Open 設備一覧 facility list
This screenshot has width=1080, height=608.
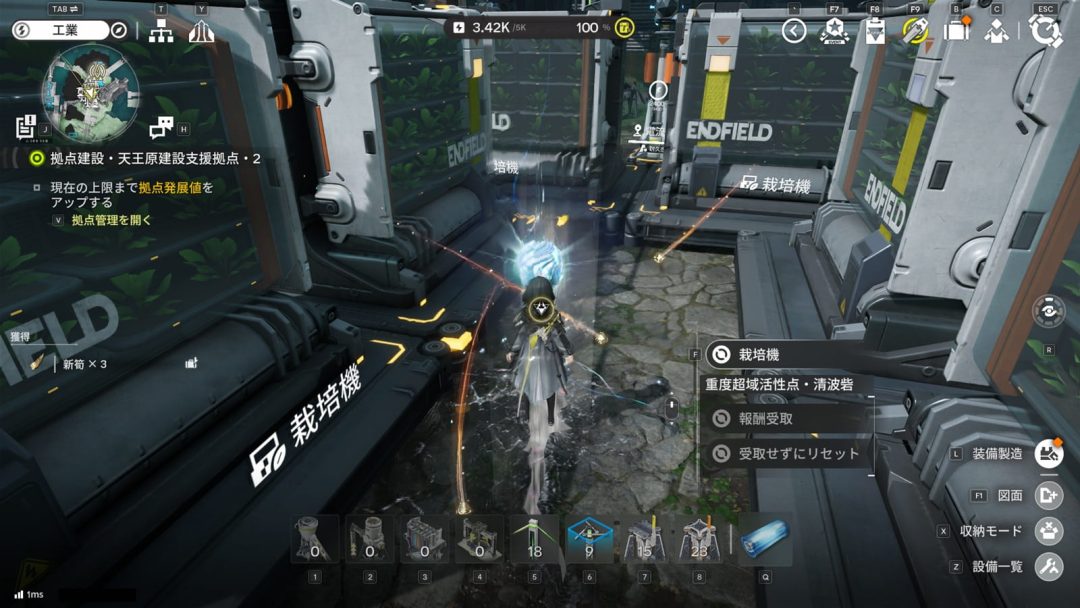point(1048,567)
